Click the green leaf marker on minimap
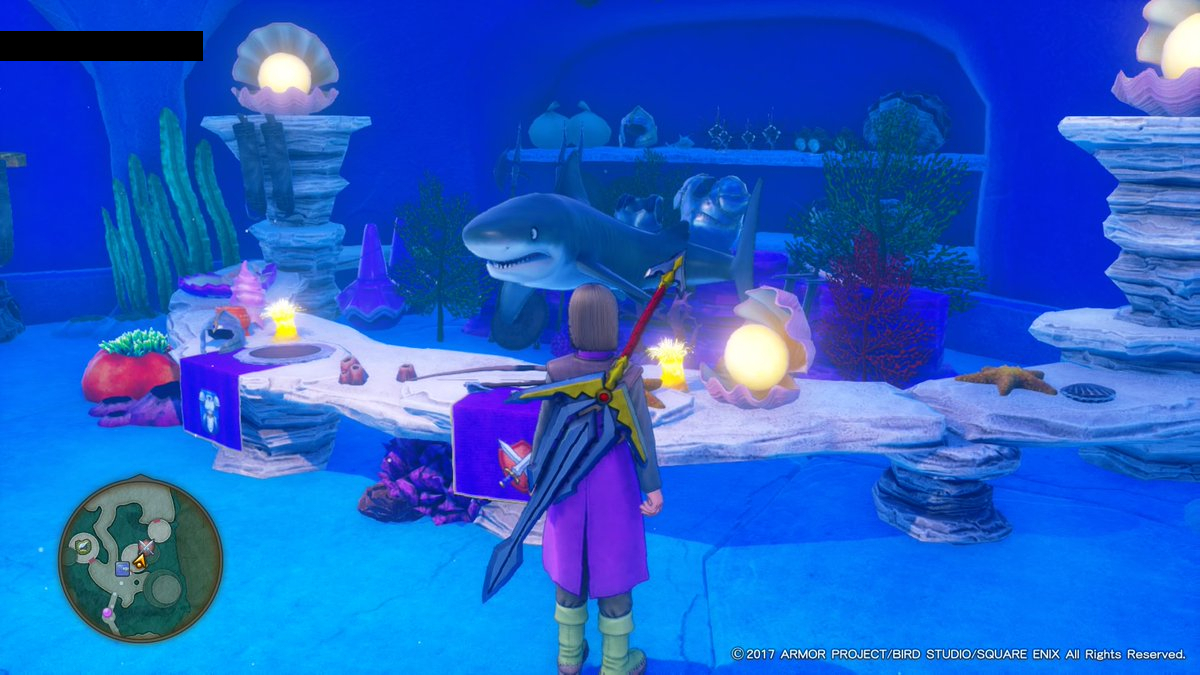Image resolution: width=1200 pixels, height=675 pixels. pyautogui.click(x=85, y=547)
